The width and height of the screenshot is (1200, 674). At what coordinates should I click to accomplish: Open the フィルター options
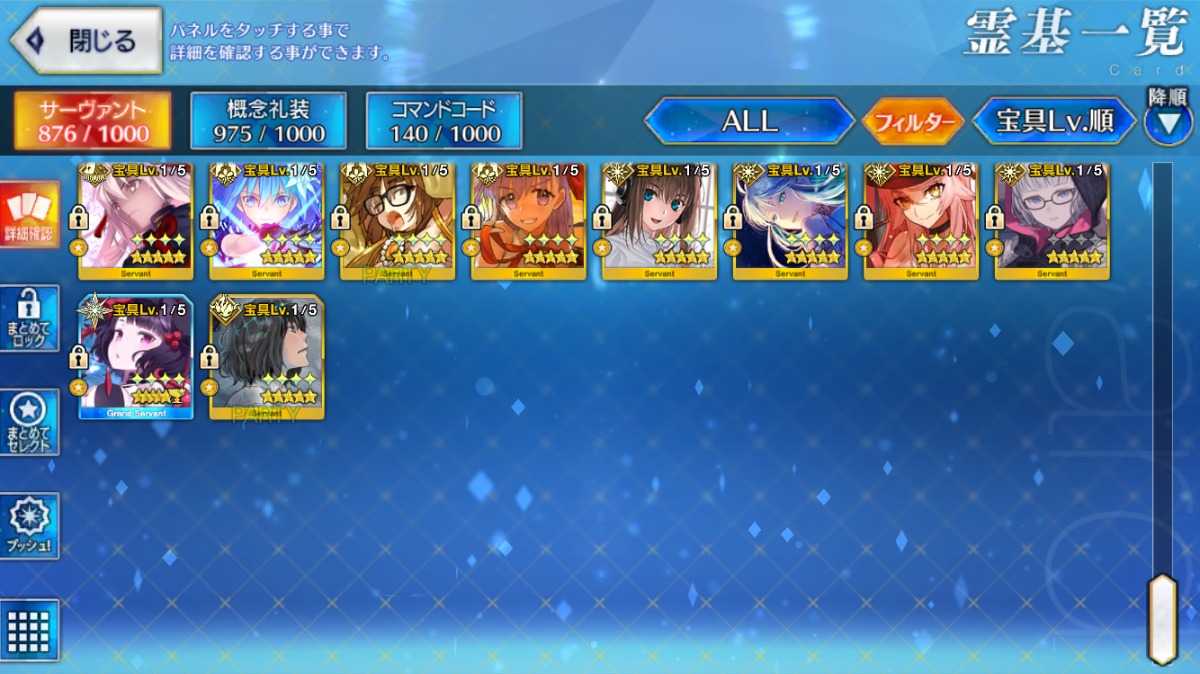pos(913,123)
